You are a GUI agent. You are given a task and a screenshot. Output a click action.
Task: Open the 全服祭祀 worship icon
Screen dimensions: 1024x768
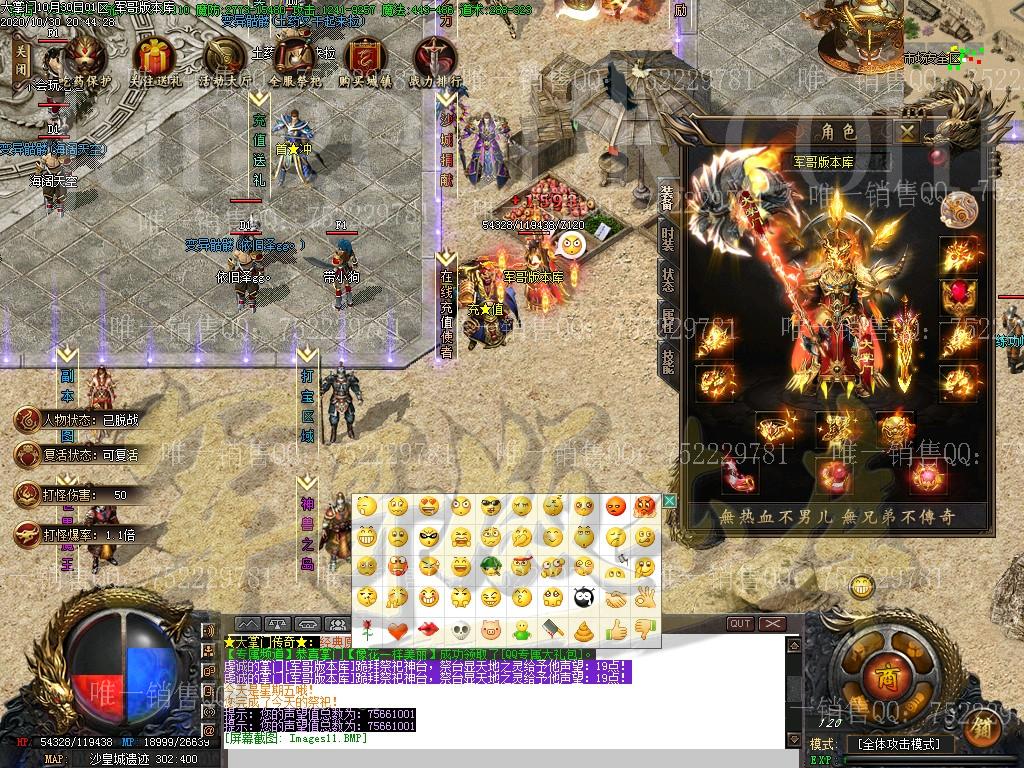click(x=295, y=60)
